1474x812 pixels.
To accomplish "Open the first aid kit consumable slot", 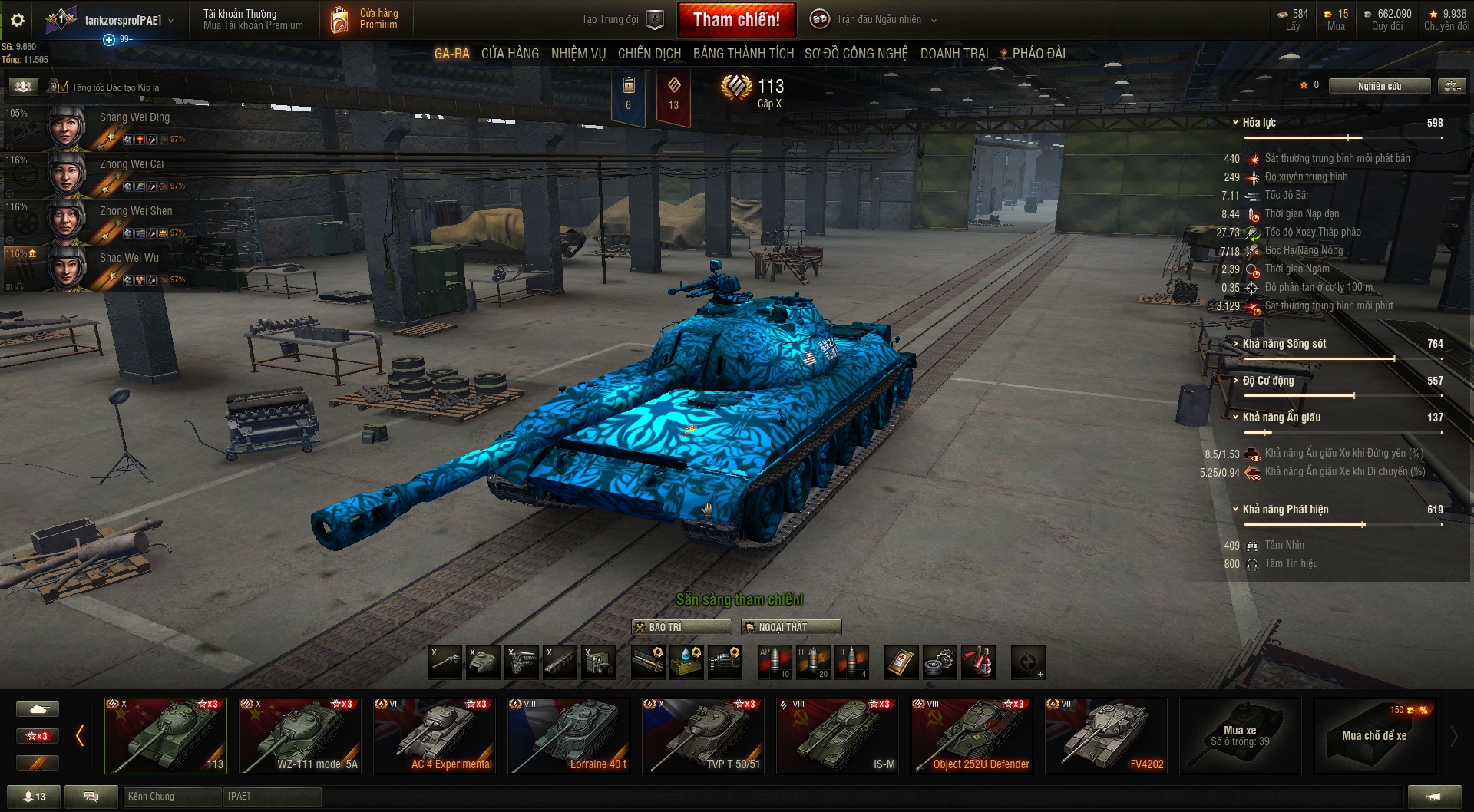I will point(900,662).
